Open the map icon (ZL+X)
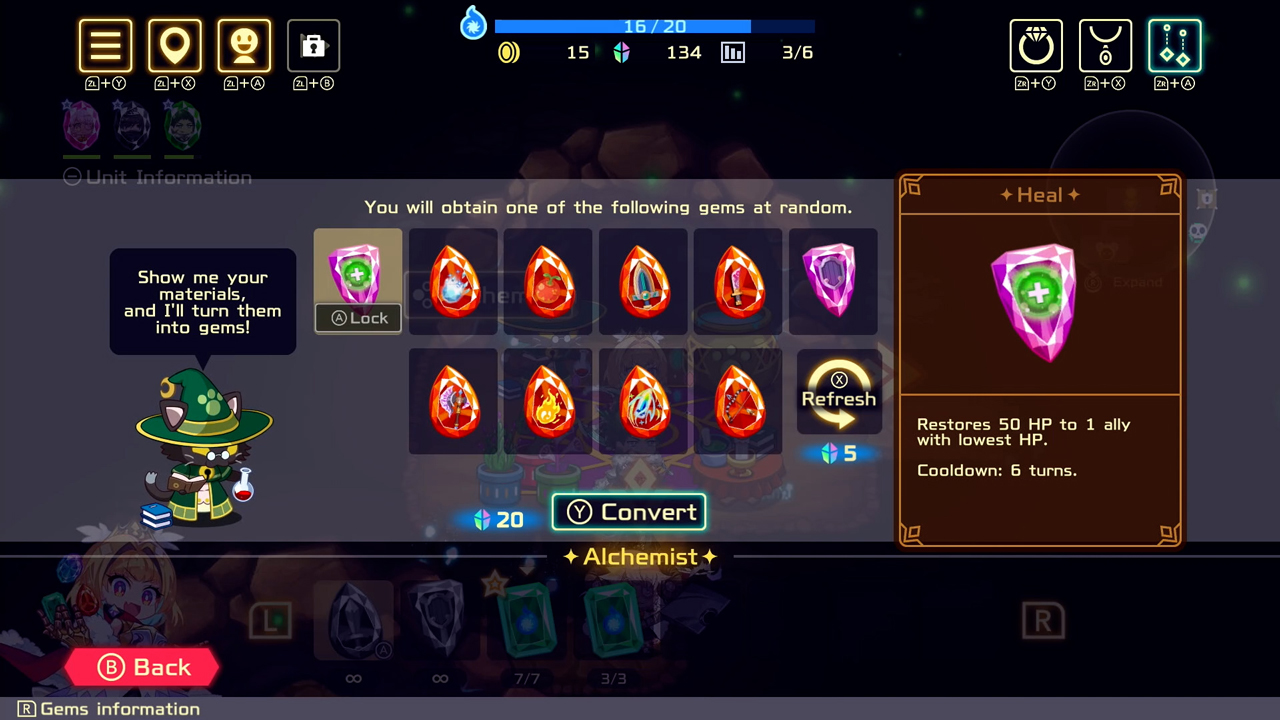This screenshot has width=1280, height=720. [x=175, y=45]
